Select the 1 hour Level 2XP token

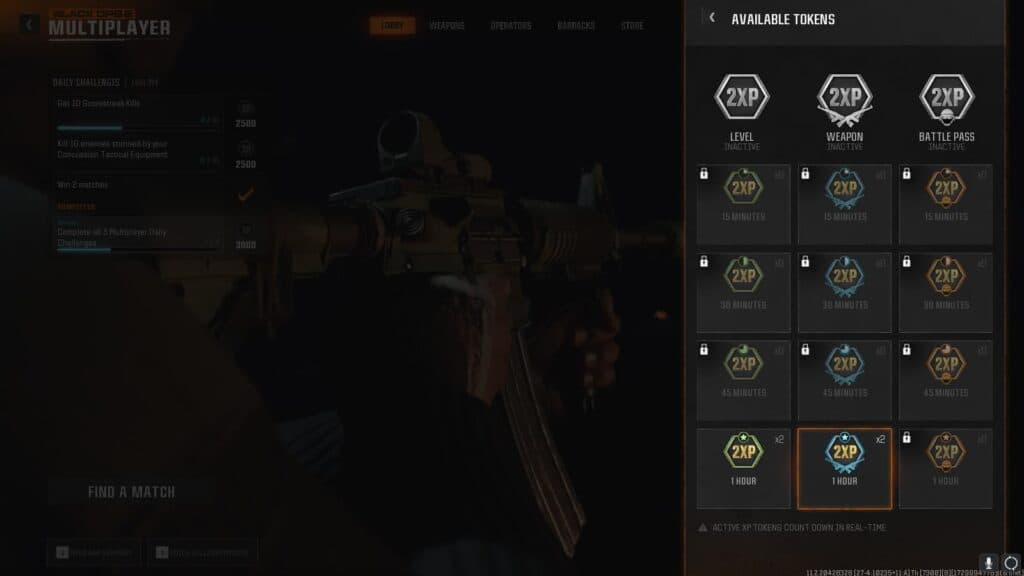coord(743,468)
